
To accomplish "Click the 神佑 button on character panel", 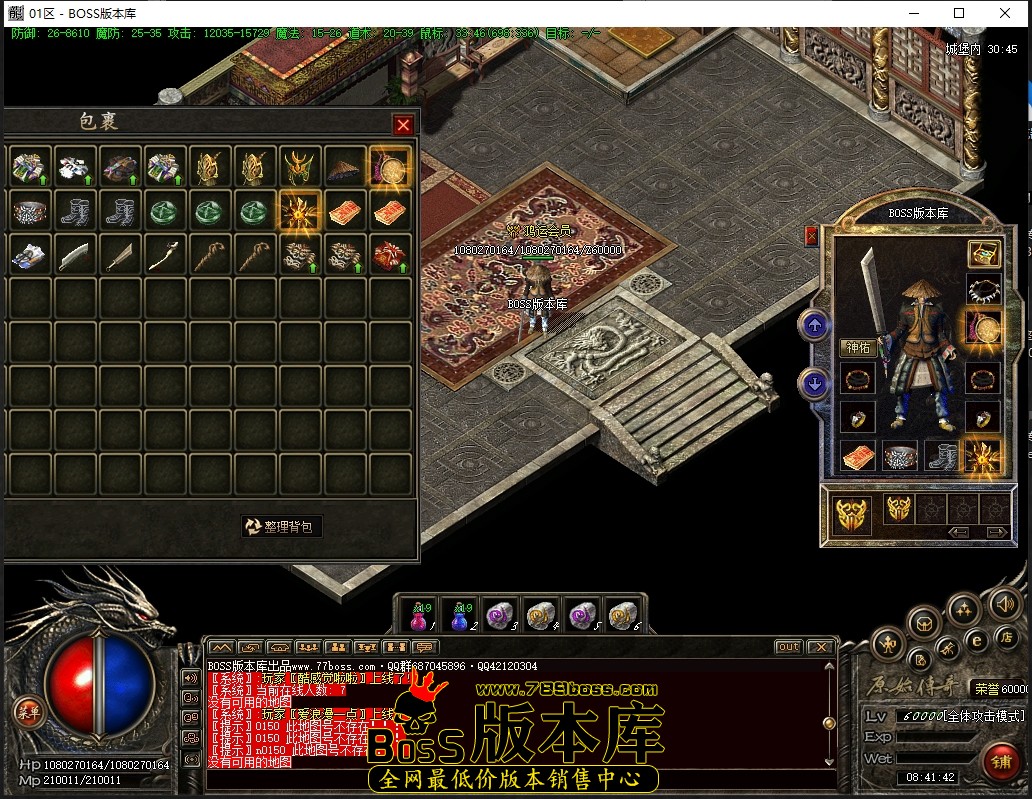I will (859, 348).
